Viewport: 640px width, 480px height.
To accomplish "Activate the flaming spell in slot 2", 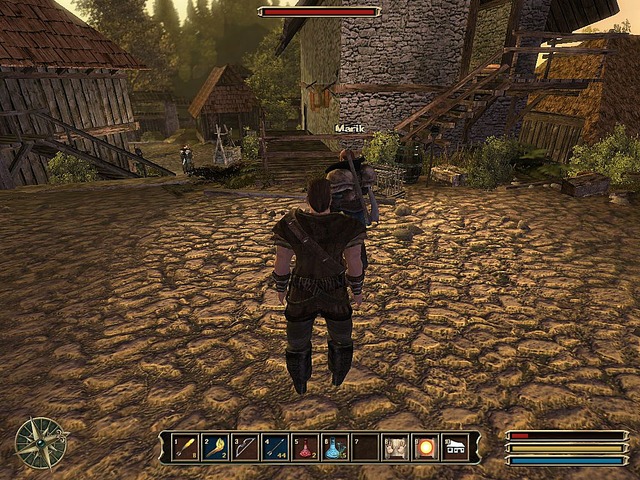I will (215, 446).
